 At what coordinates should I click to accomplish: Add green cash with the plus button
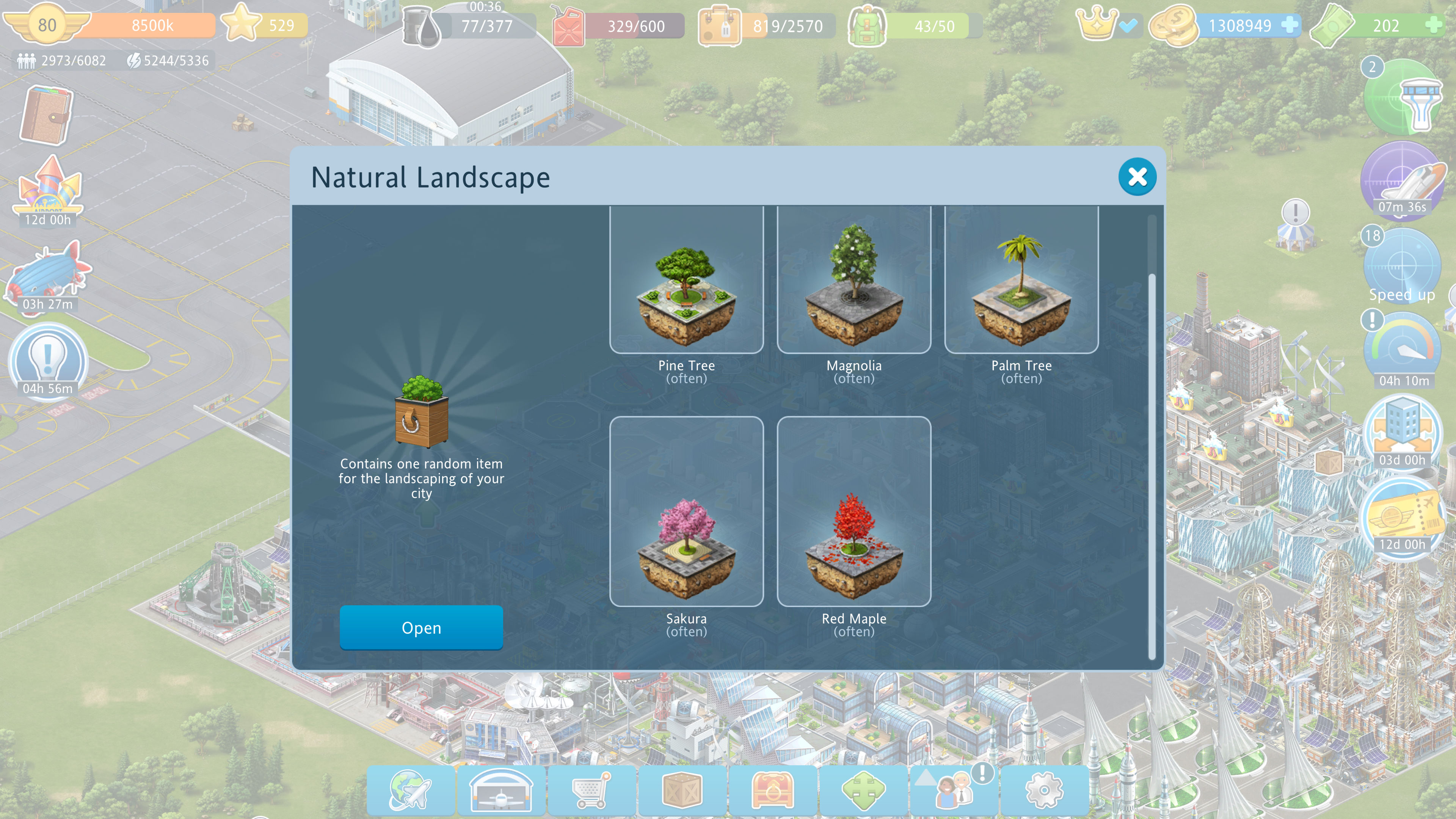tap(1433, 25)
